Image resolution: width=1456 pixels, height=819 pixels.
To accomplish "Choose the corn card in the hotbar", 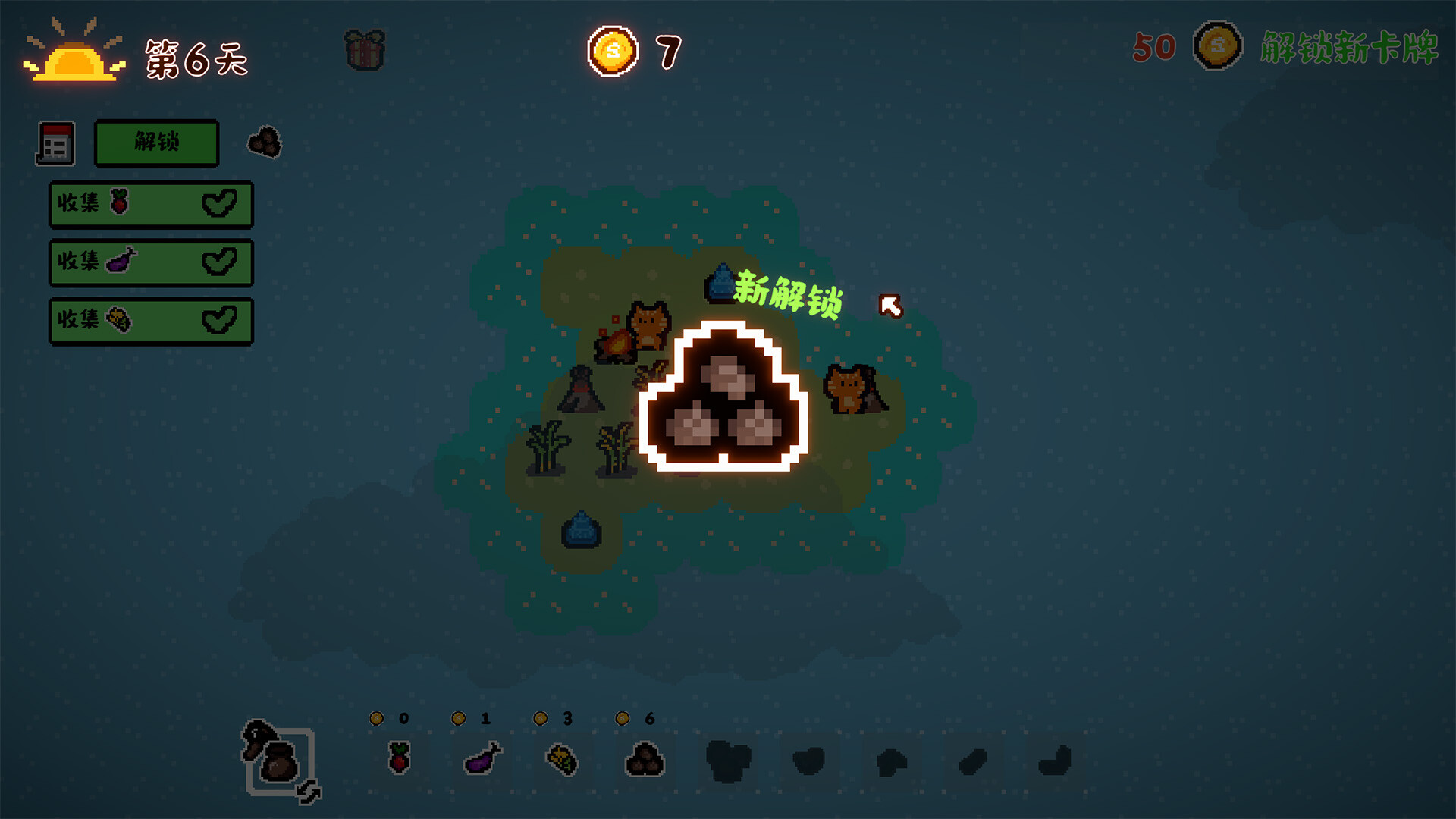I will [x=563, y=759].
